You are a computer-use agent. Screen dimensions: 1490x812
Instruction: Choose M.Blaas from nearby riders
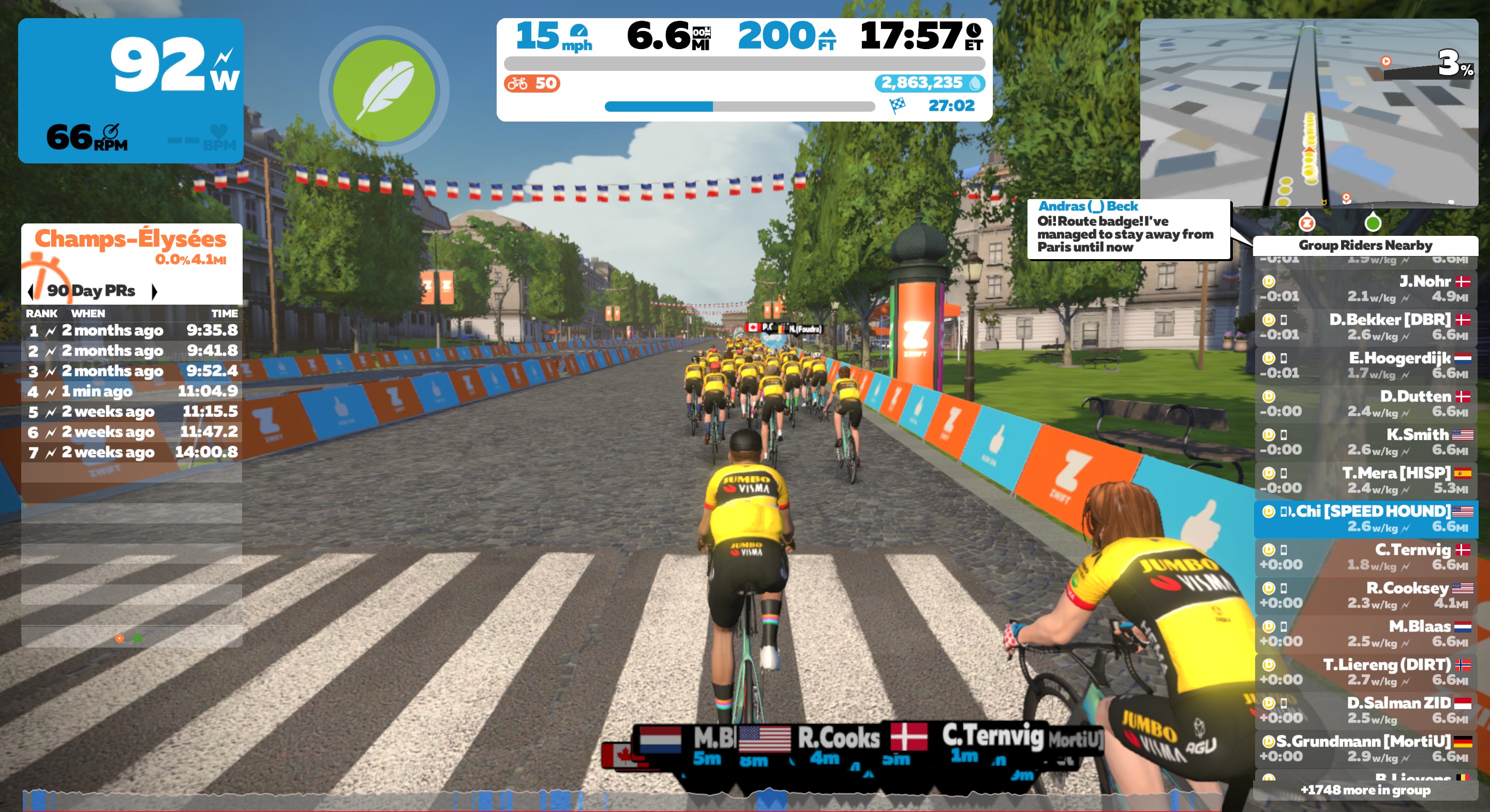click(x=1365, y=633)
